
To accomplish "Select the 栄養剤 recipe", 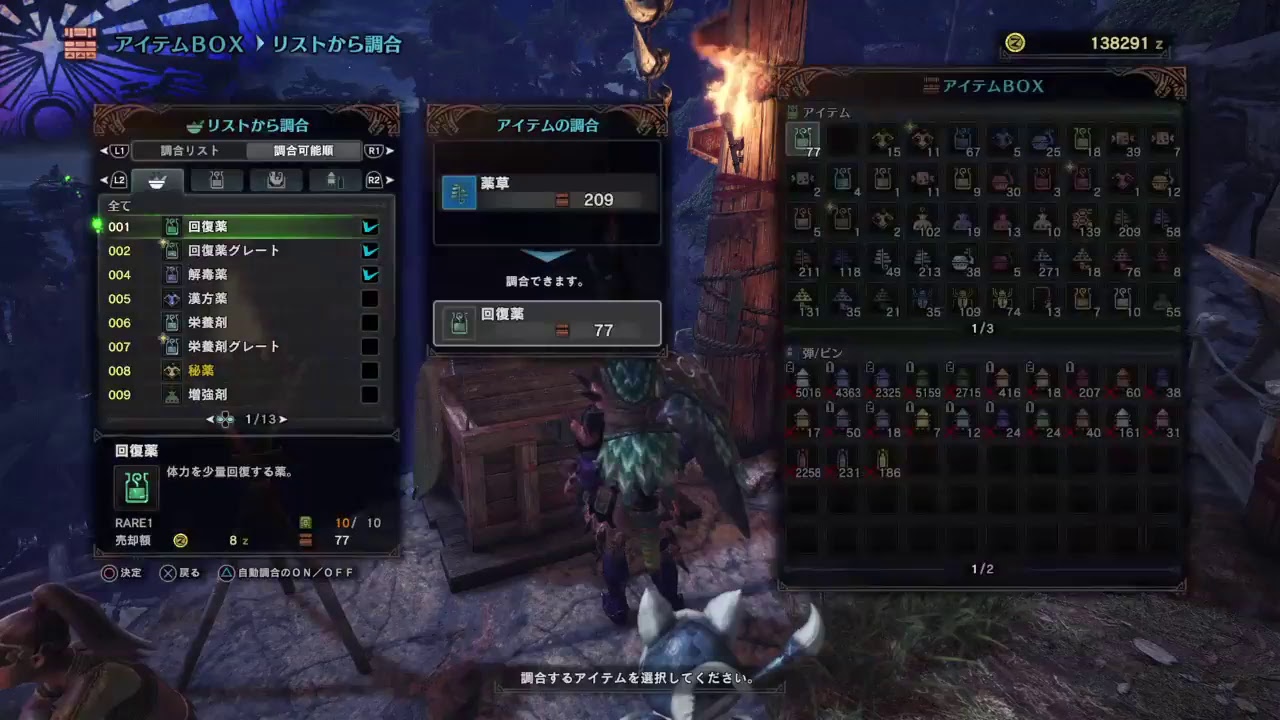I will click(240, 323).
